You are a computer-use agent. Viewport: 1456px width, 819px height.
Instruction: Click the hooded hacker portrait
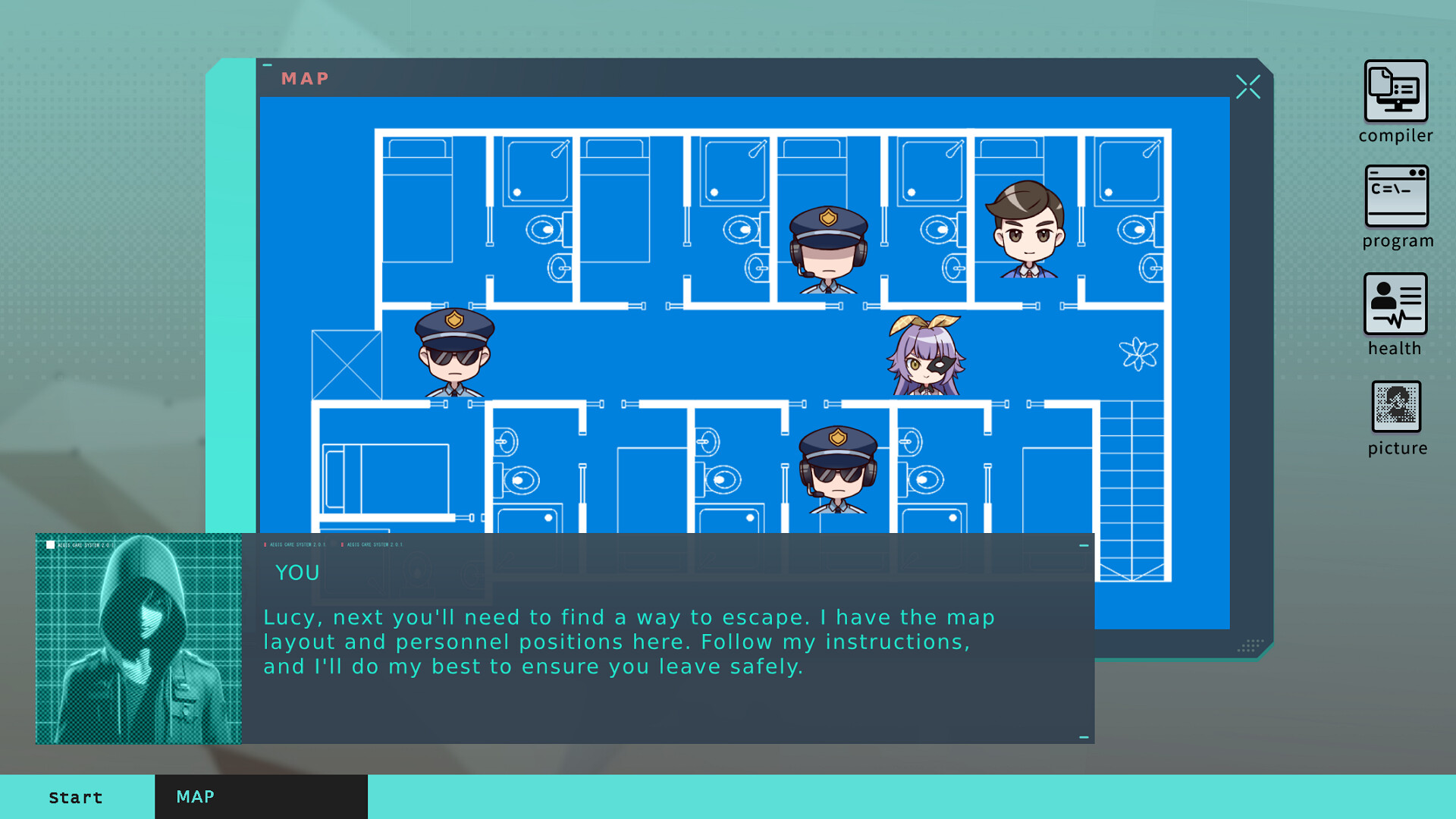(x=139, y=639)
